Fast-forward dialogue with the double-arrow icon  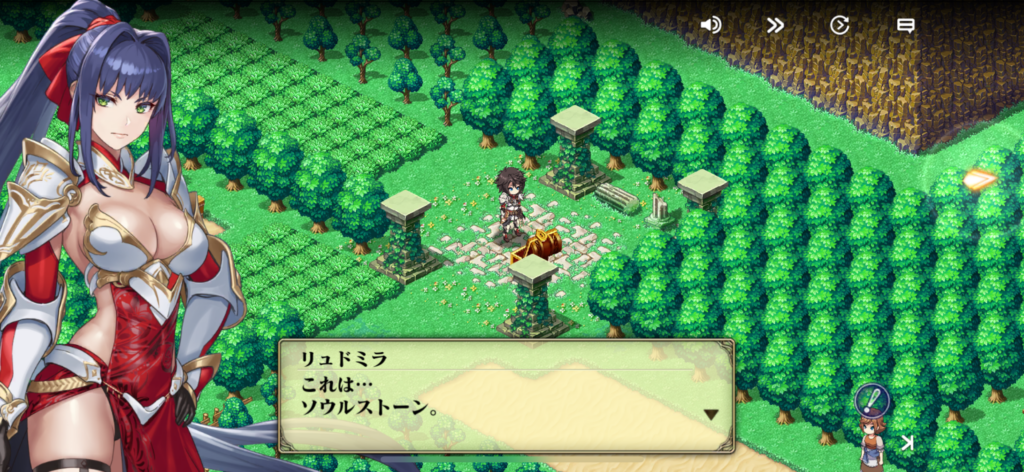[775, 25]
